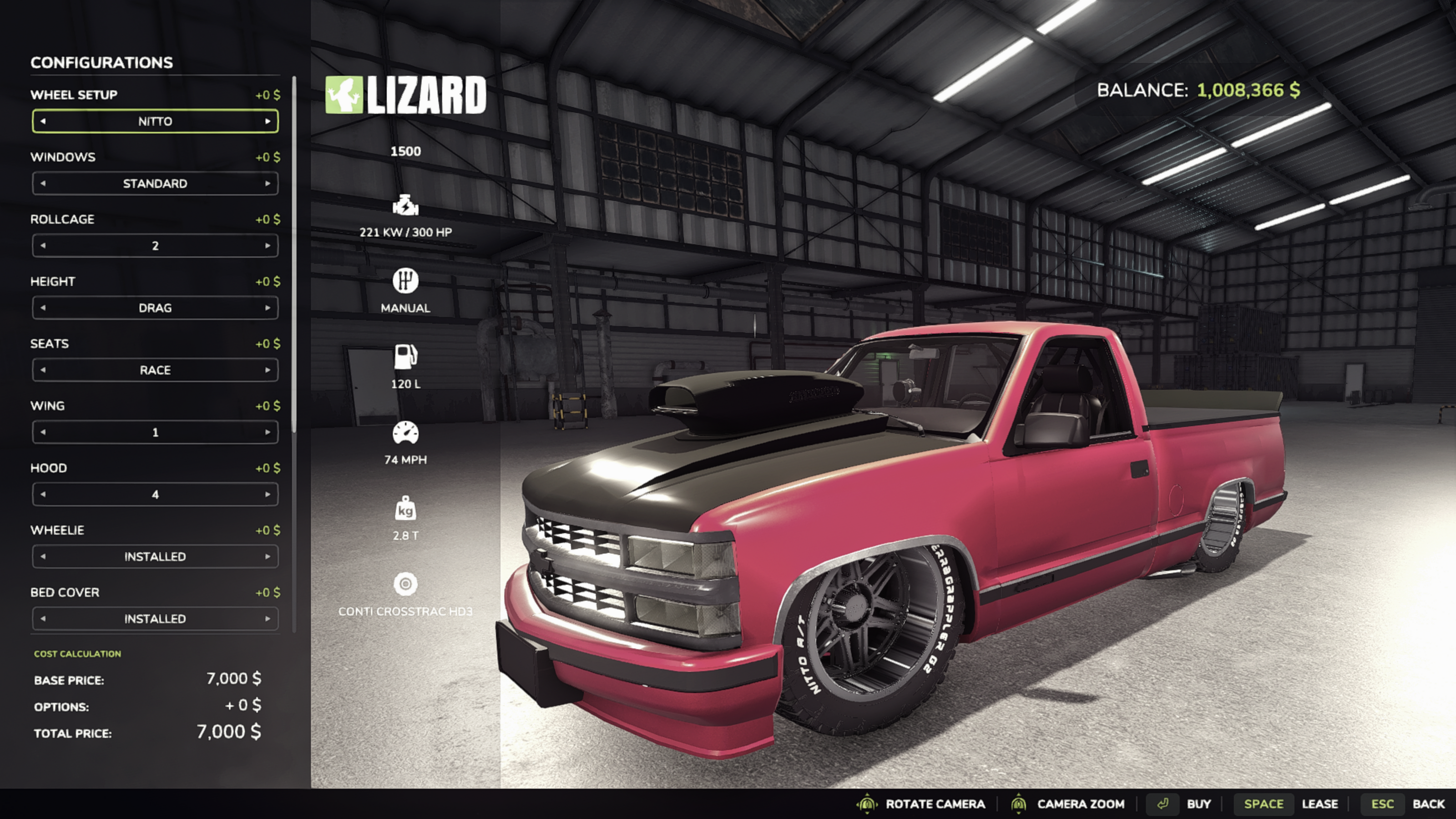The height and width of the screenshot is (819, 1456).
Task: Toggle Bed Cover with right arrow
Action: [x=268, y=619]
